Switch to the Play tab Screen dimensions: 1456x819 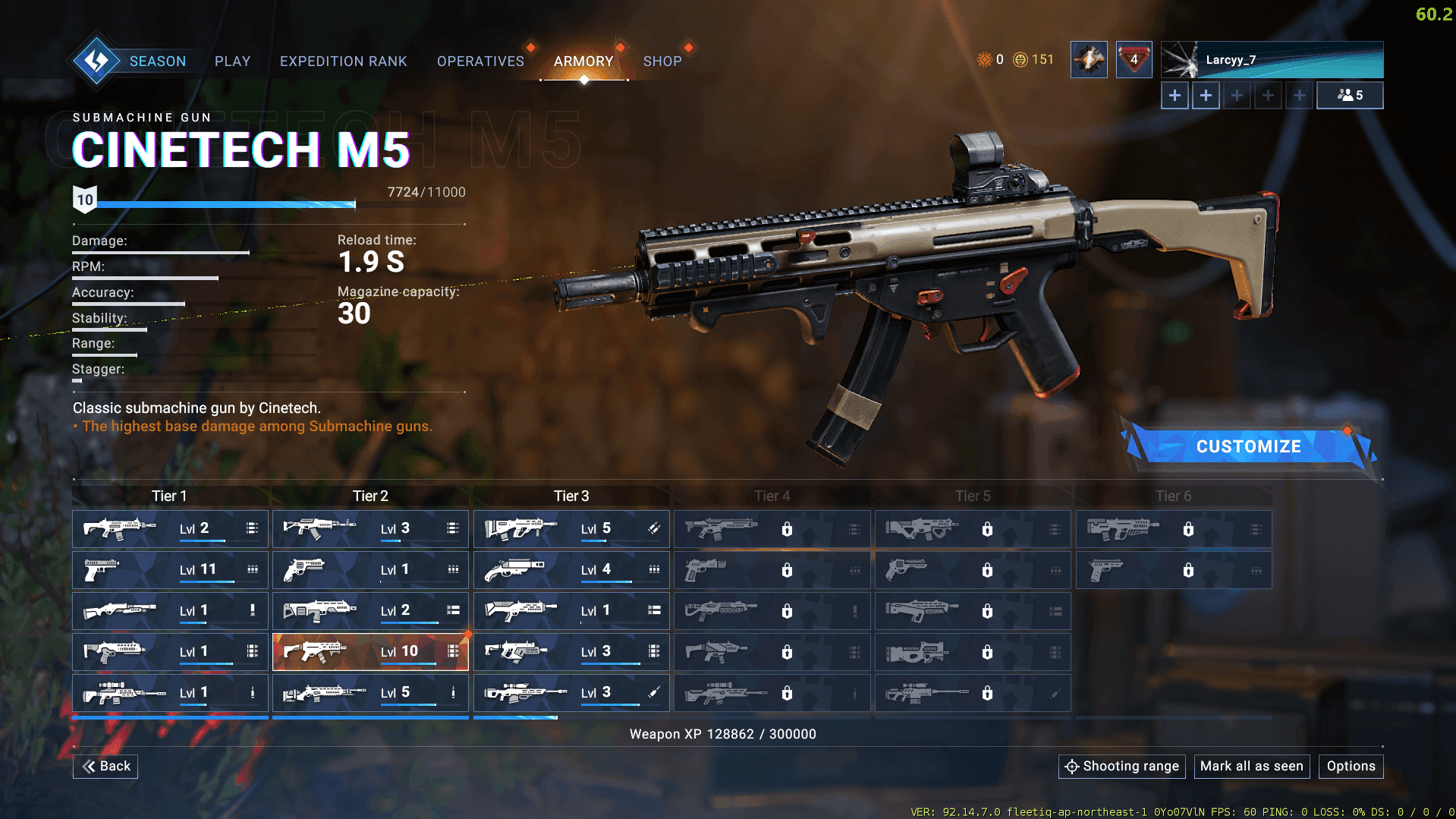232,61
